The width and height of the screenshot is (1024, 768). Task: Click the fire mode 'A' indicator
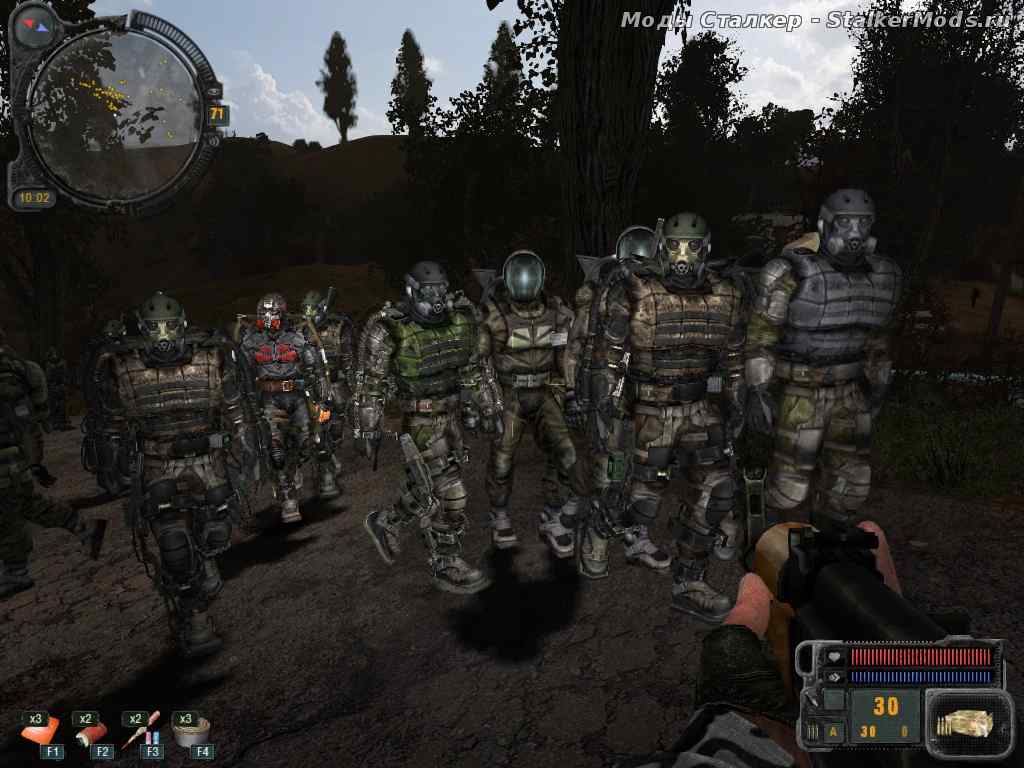(x=833, y=731)
